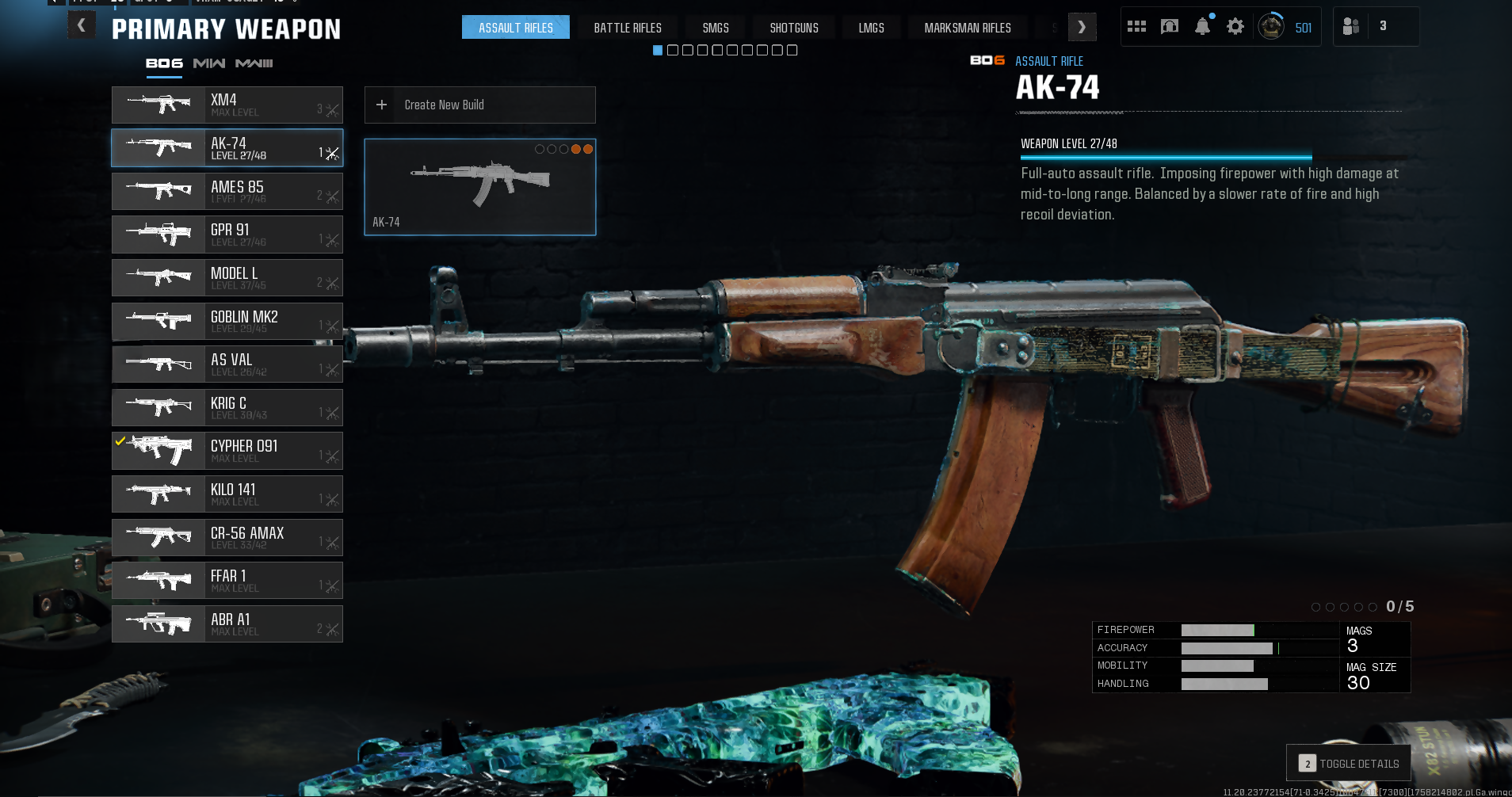Viewport: 1512px width, 797px height.
Task: Open the settings gear icon
Action: click(x=1235, y=27)
